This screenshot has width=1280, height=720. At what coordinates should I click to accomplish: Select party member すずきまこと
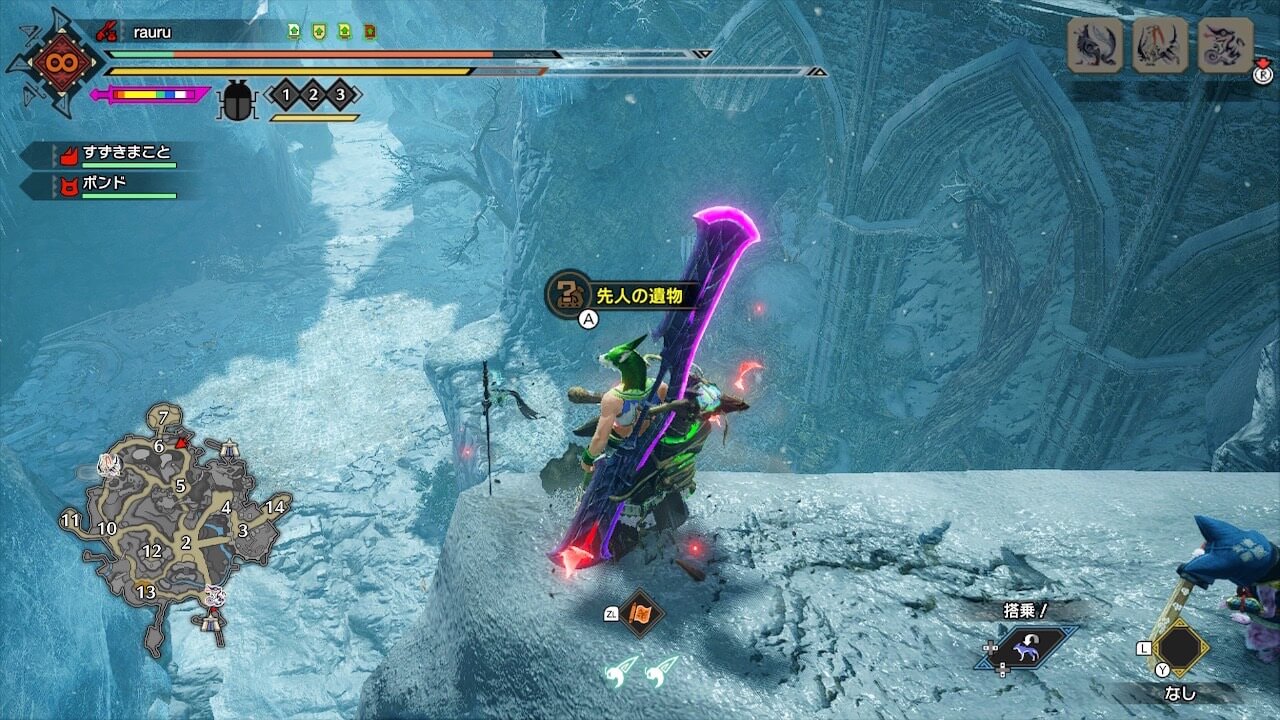coord(125,154)
